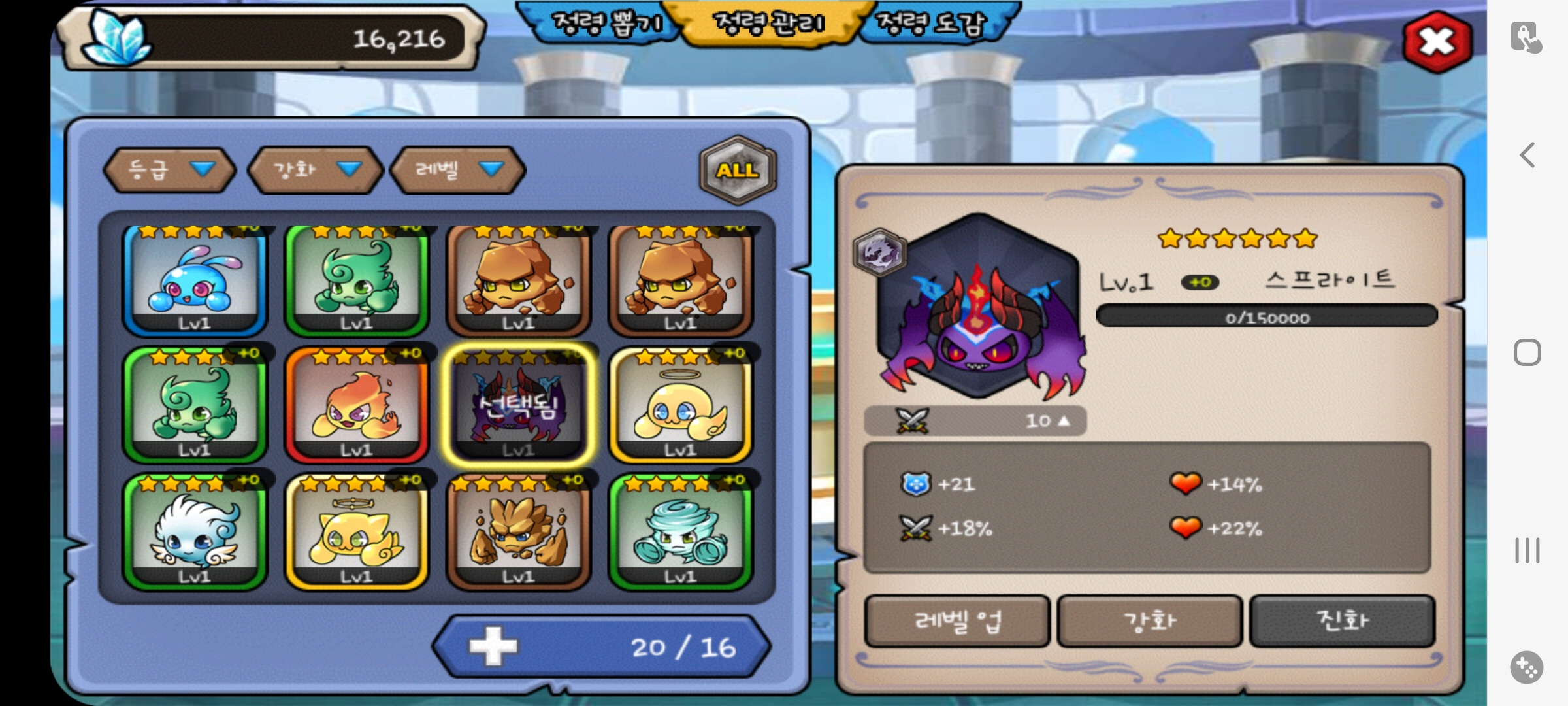Click the 레벨 업 button
This screenshot has width=1568, height=706.
[x=957, y=621]
